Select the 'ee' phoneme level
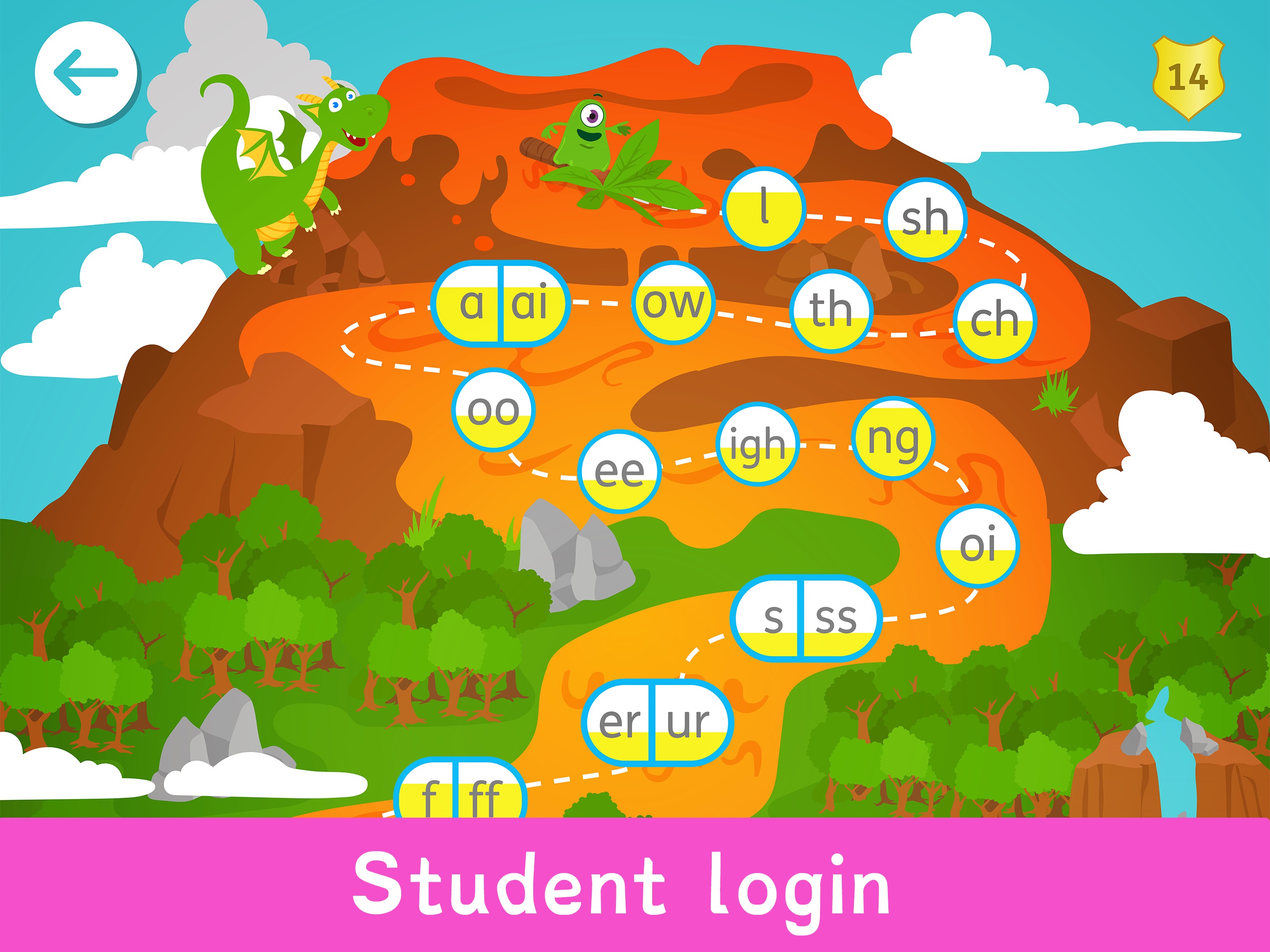This screenshot has height=952, width=1270. pos(621,470)
